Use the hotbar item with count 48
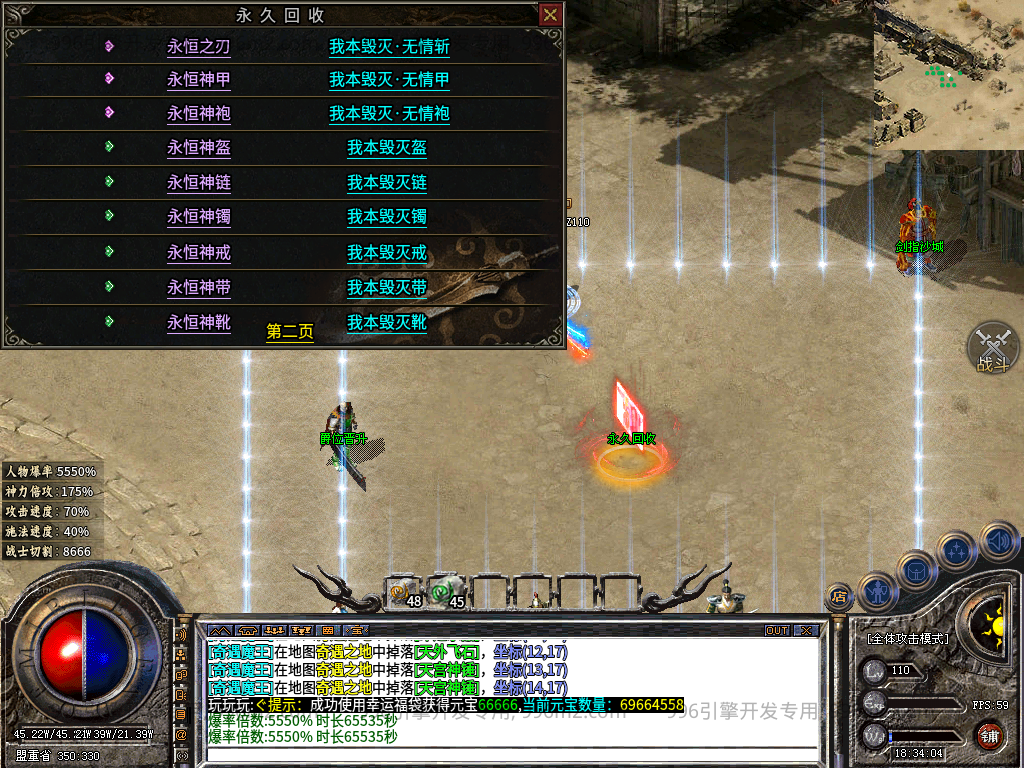 pyautogui.click(x=405, y=592)
